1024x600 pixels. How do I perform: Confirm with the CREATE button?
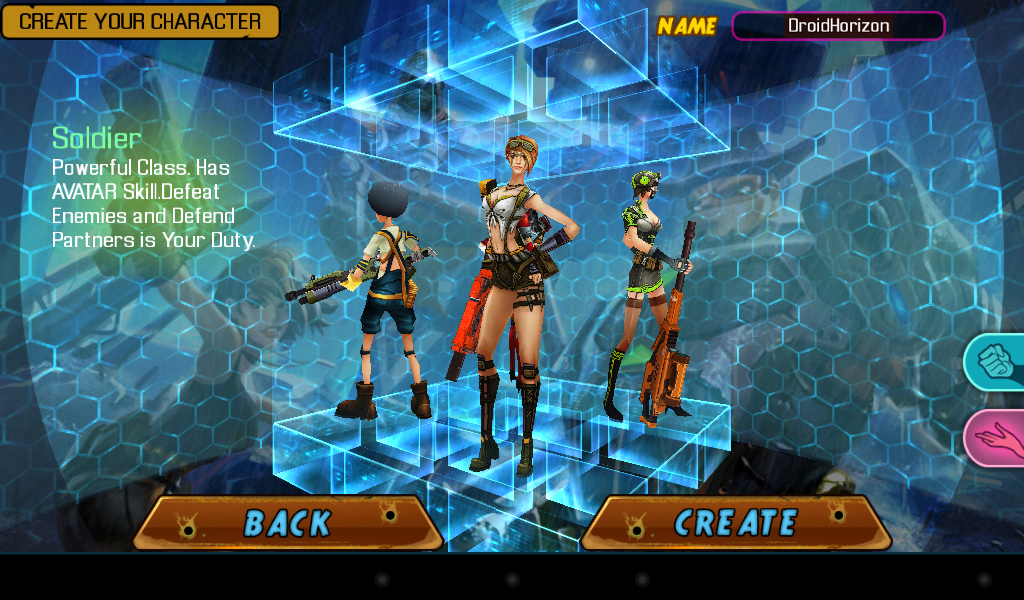(x=736, y=522)
